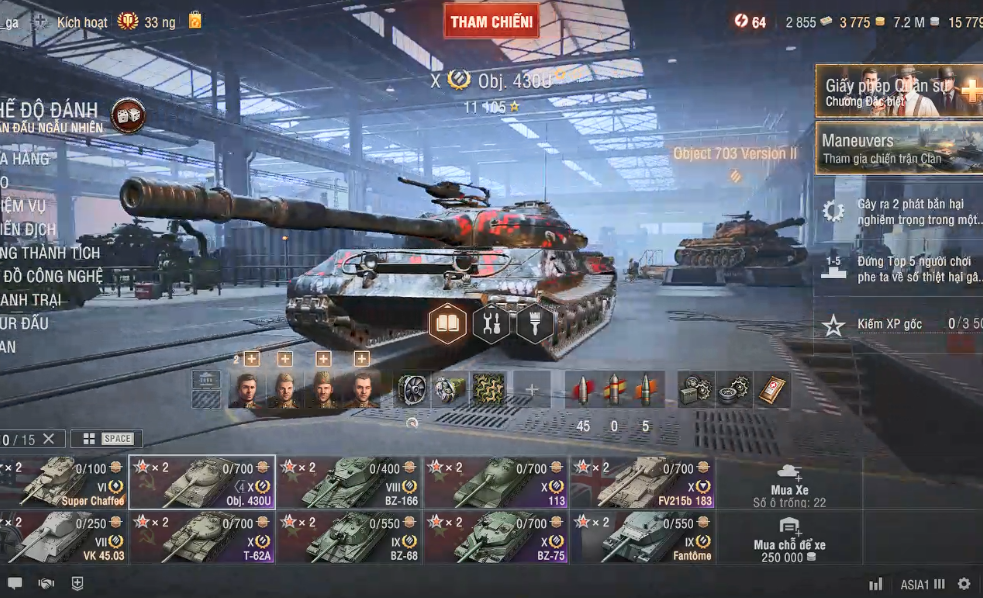
Task: Choose the Fantôme tank card
Action: (643, 537)
